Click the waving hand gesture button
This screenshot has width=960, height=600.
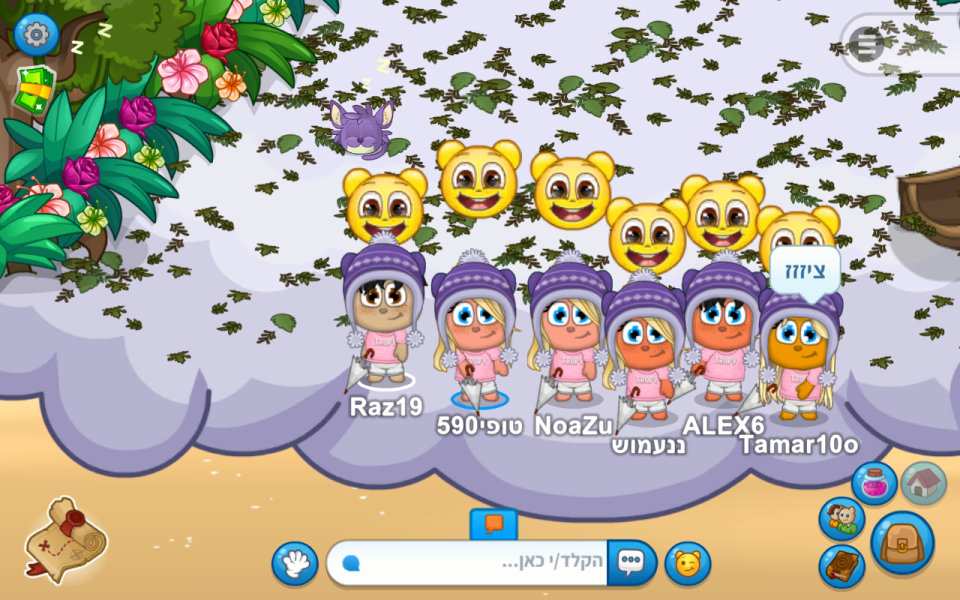295,564
